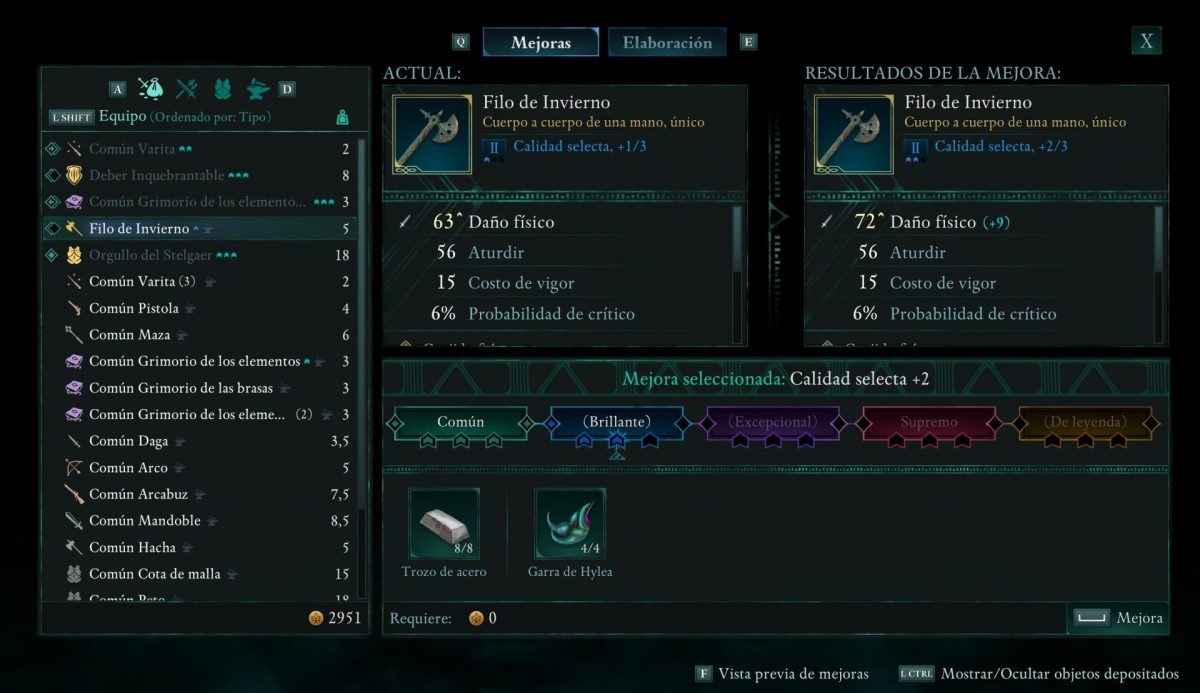Viewport: 1200px width, 693px height.
Task: Click the Garra de Hylea material slot
Action: pos(570,523)
